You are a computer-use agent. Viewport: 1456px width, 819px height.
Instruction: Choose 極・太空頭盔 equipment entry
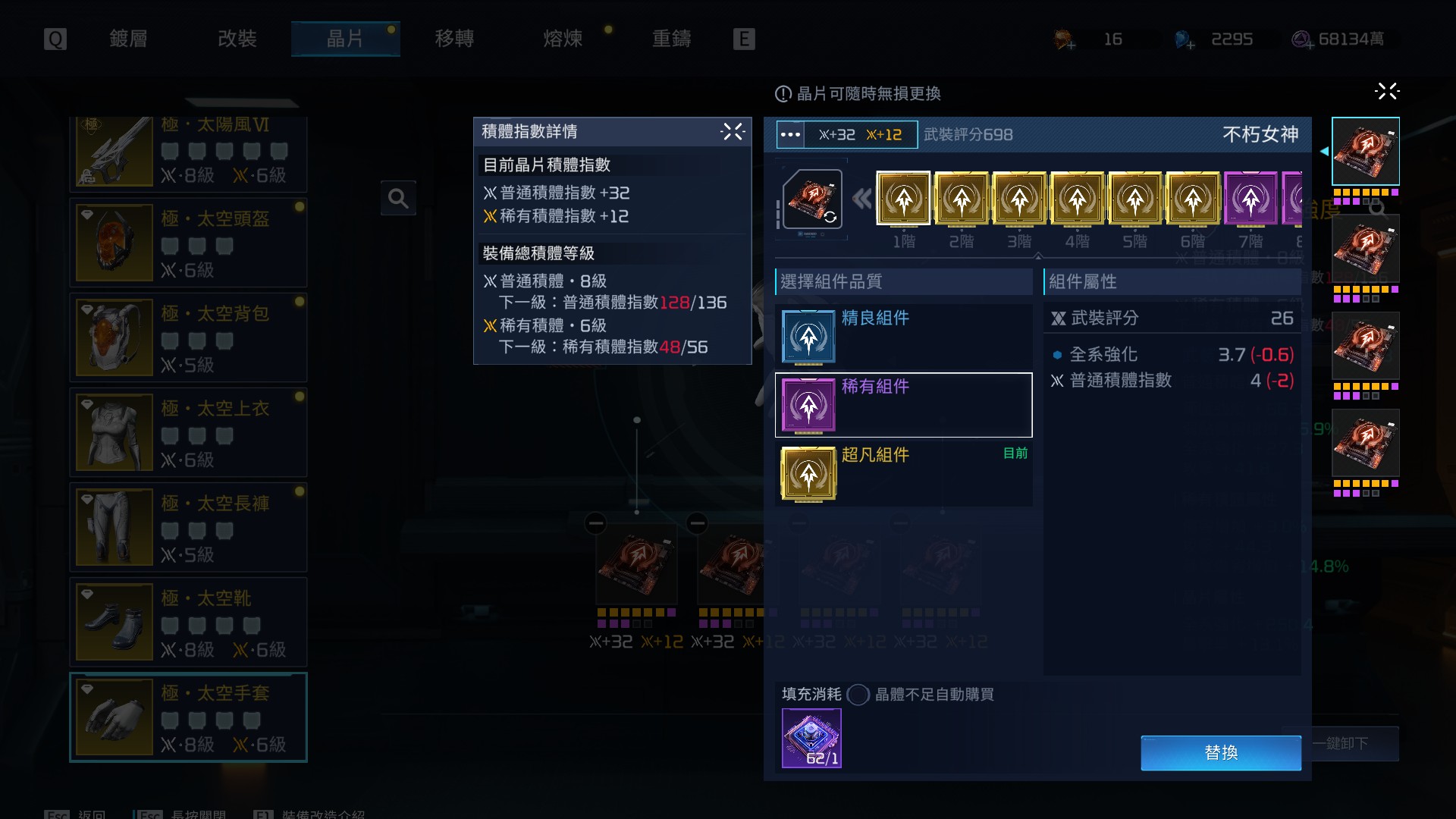pos(188,243)
